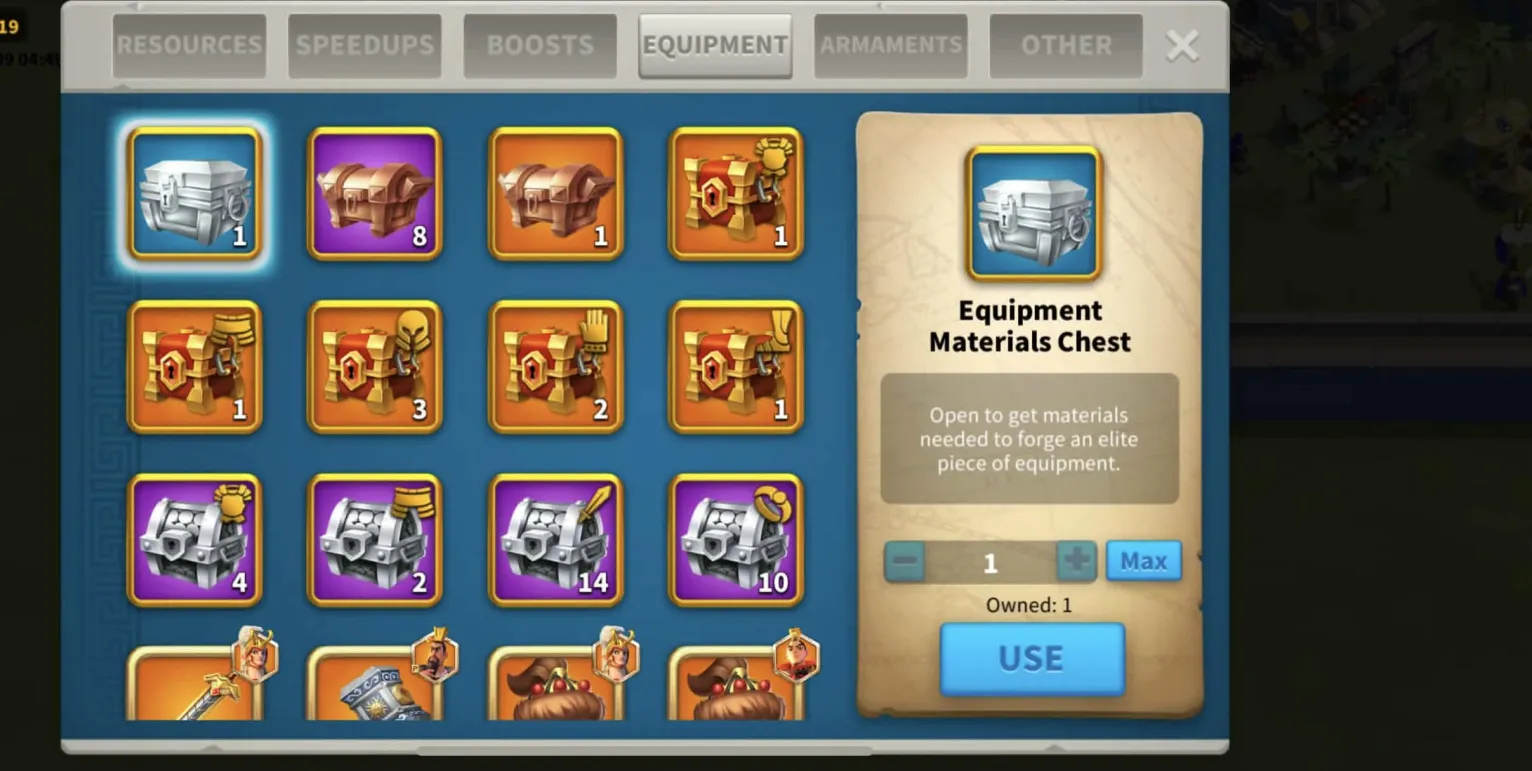Decrease quantity with the minus button
Viewport: 1532px width, 771px height.
coord(905,561)
